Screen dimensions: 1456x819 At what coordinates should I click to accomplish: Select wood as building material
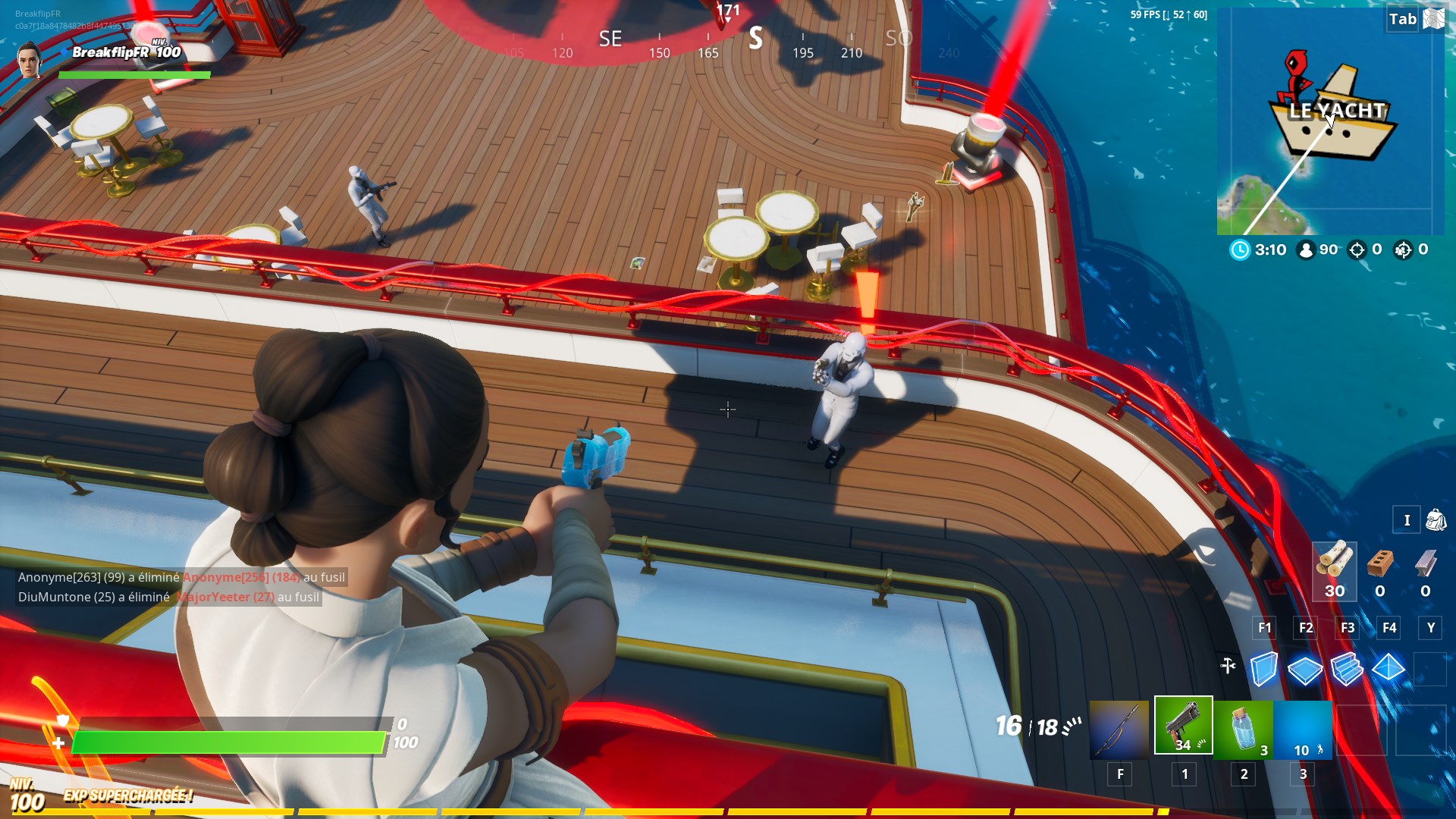tap(1335, 570)
